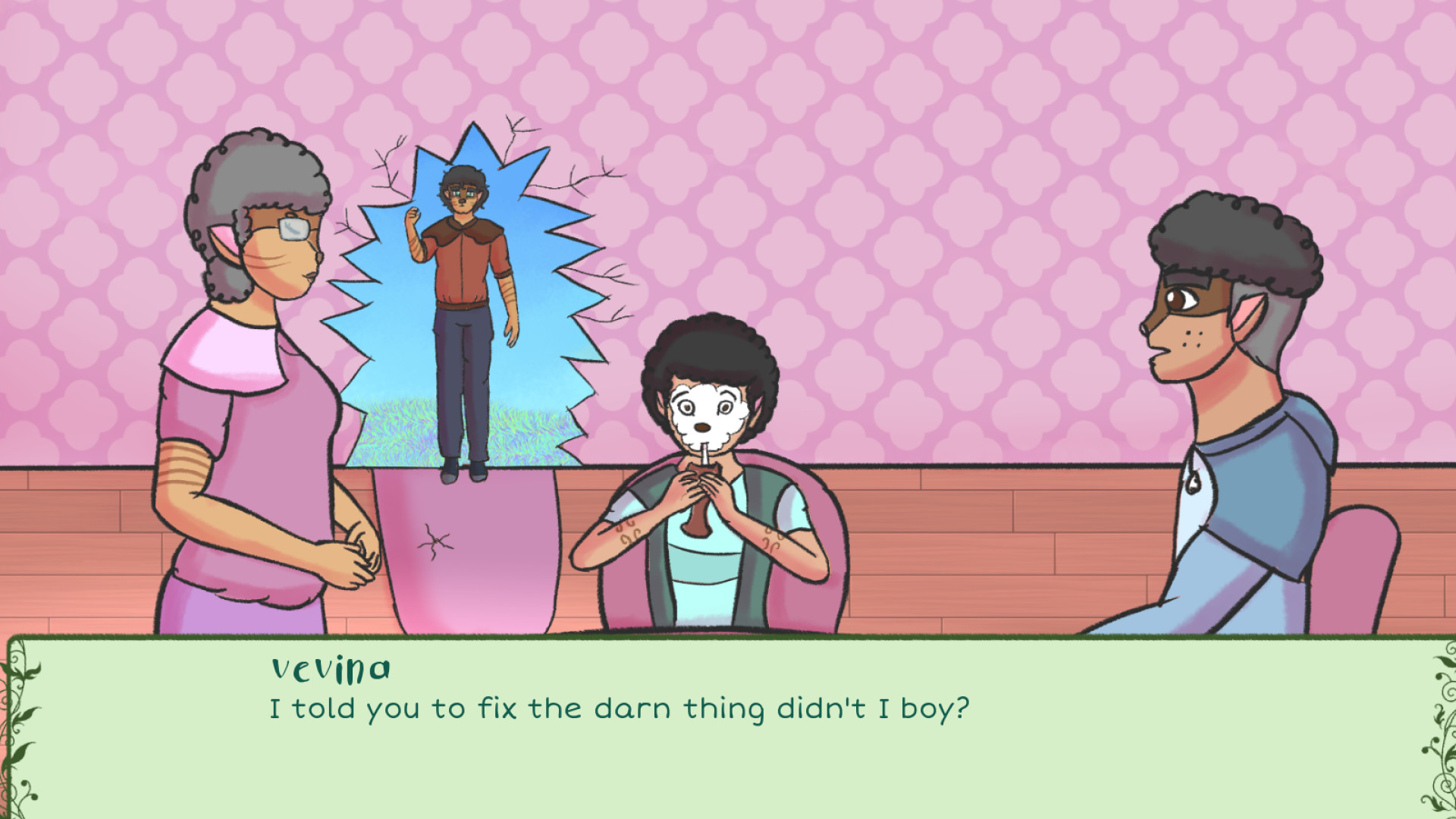The image size is (1456, 819).
Task: Click the dialogue text to advance the conversation
Action: tap(618, 708)
